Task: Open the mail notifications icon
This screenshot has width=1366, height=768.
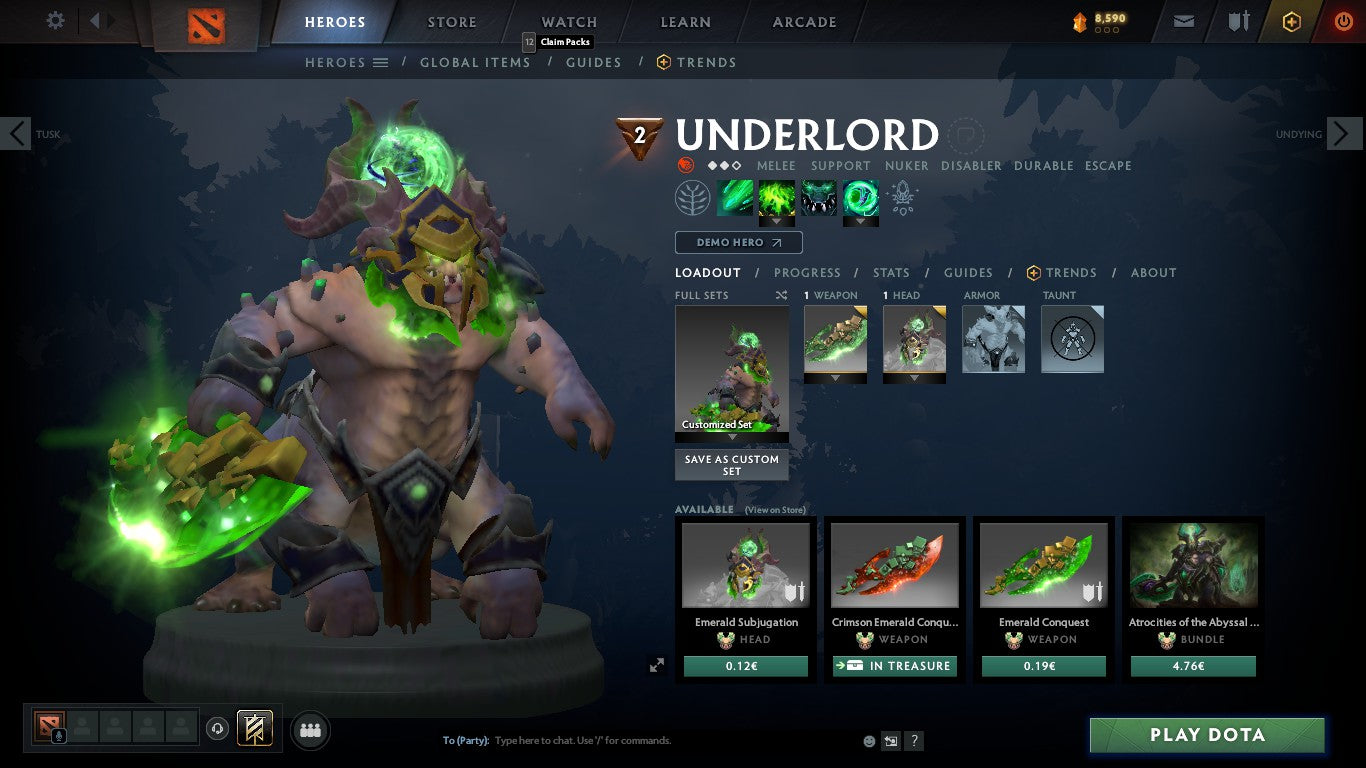Action: point(1183,21)
